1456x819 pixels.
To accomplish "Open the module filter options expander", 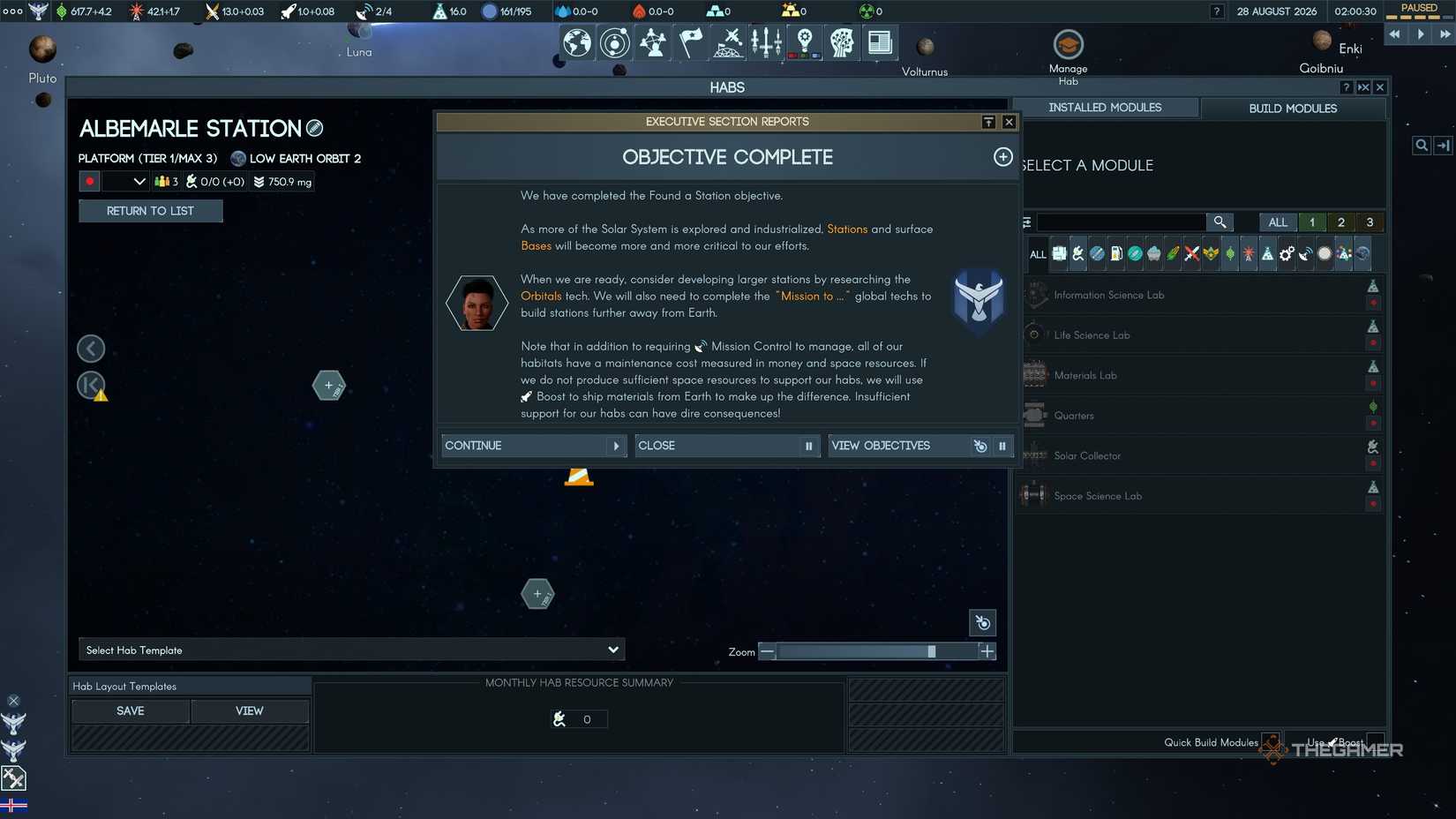I will point(1026,222).
